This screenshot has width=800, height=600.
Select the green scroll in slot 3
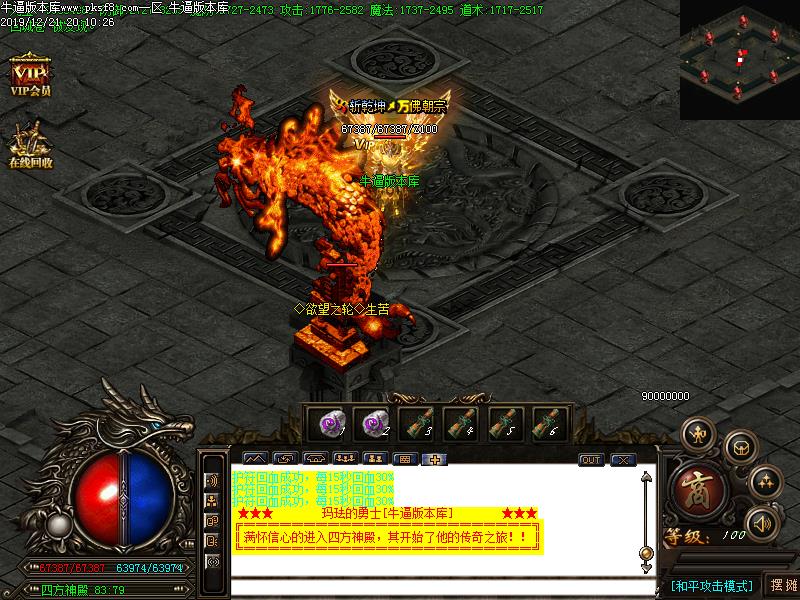point(417,424)
